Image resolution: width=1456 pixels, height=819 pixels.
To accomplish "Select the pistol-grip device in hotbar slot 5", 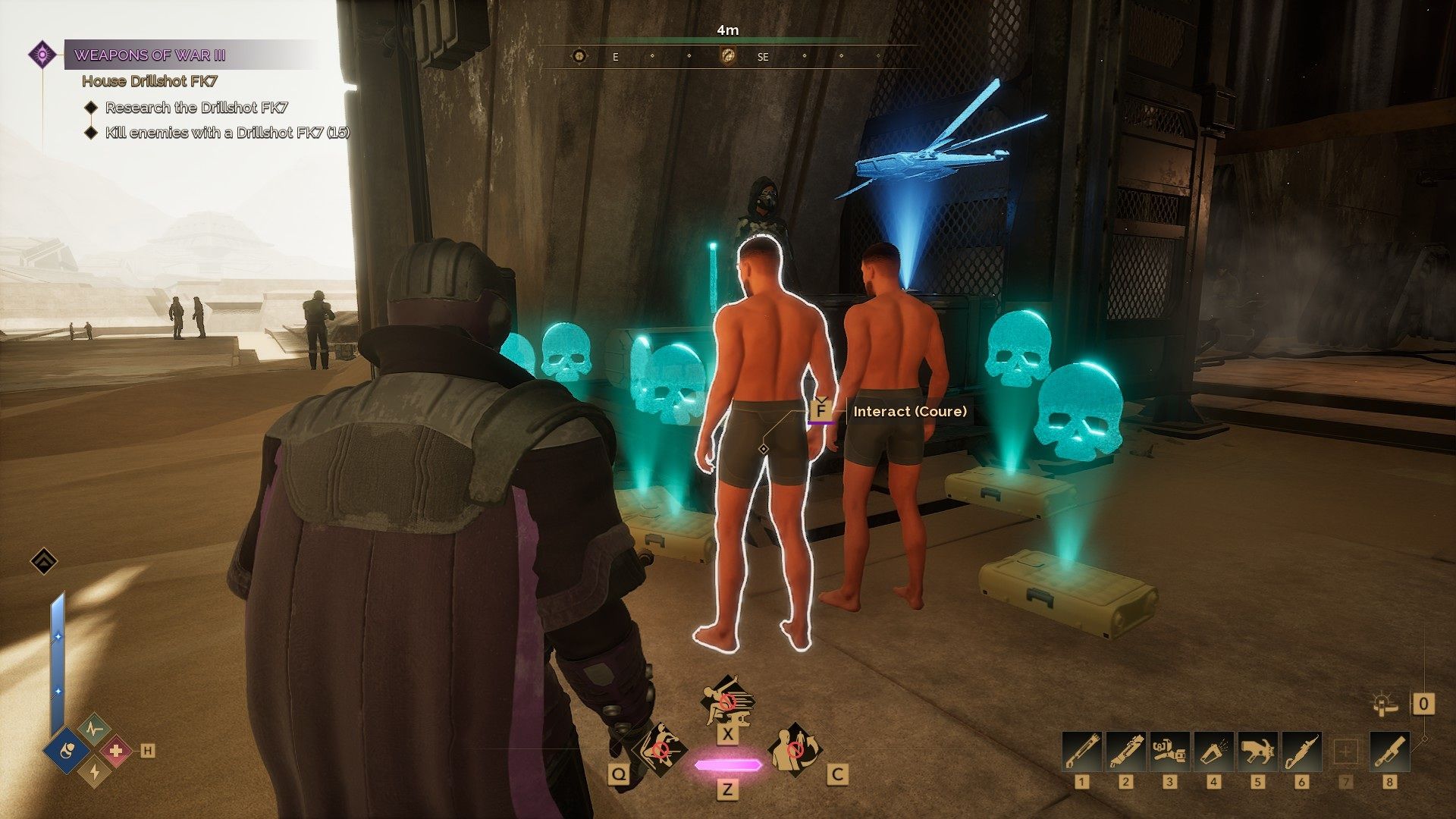I will pos(1257,752).
